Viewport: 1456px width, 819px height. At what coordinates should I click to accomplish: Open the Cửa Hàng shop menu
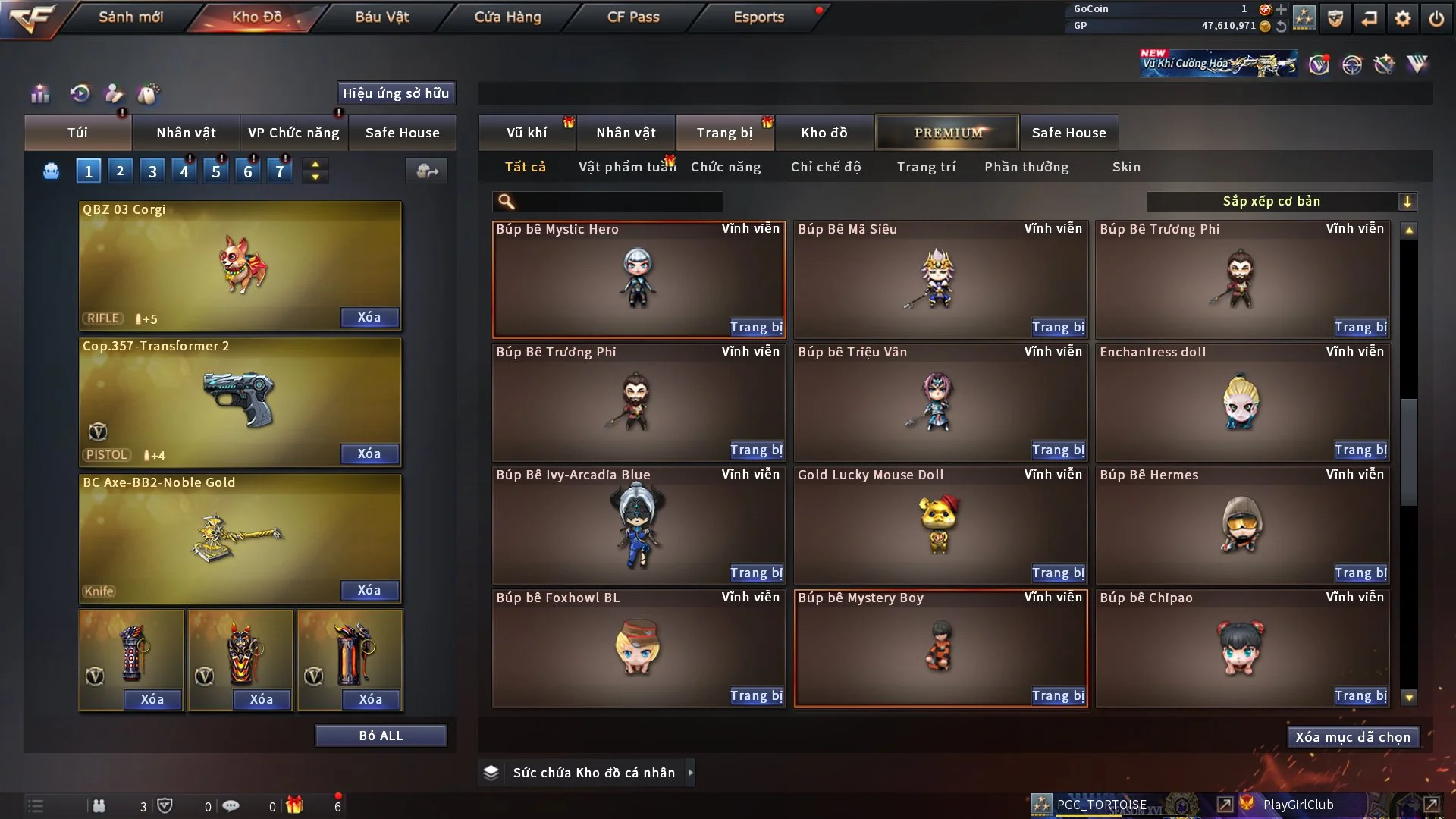tap(507, 17)
